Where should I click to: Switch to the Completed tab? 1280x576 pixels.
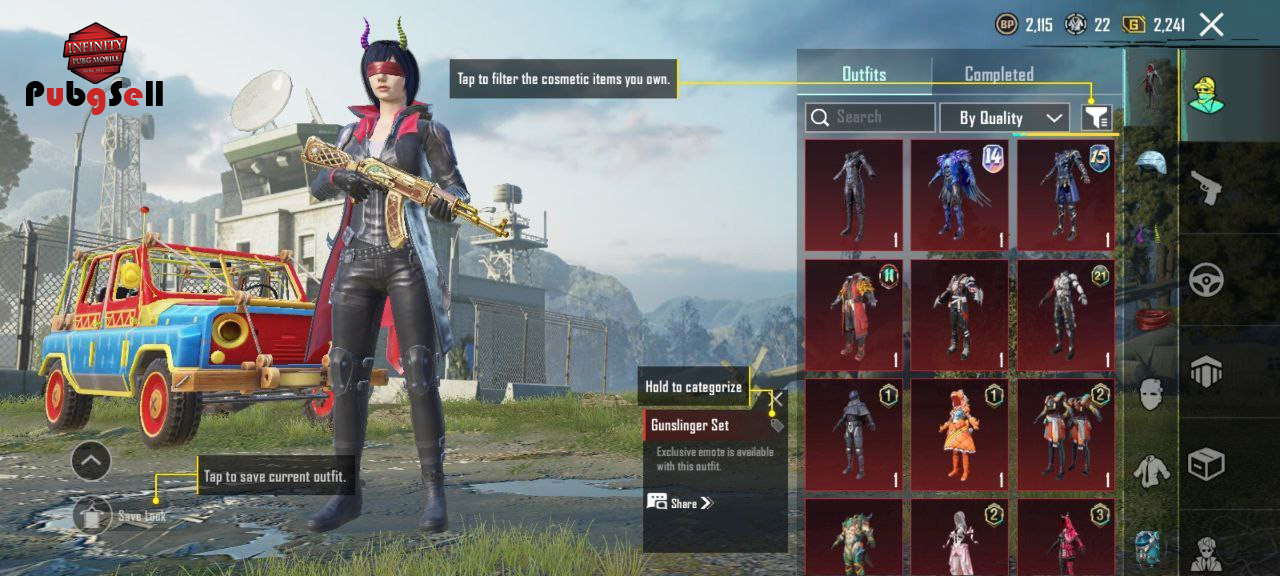pyautogui.click(x=998, y=74)
